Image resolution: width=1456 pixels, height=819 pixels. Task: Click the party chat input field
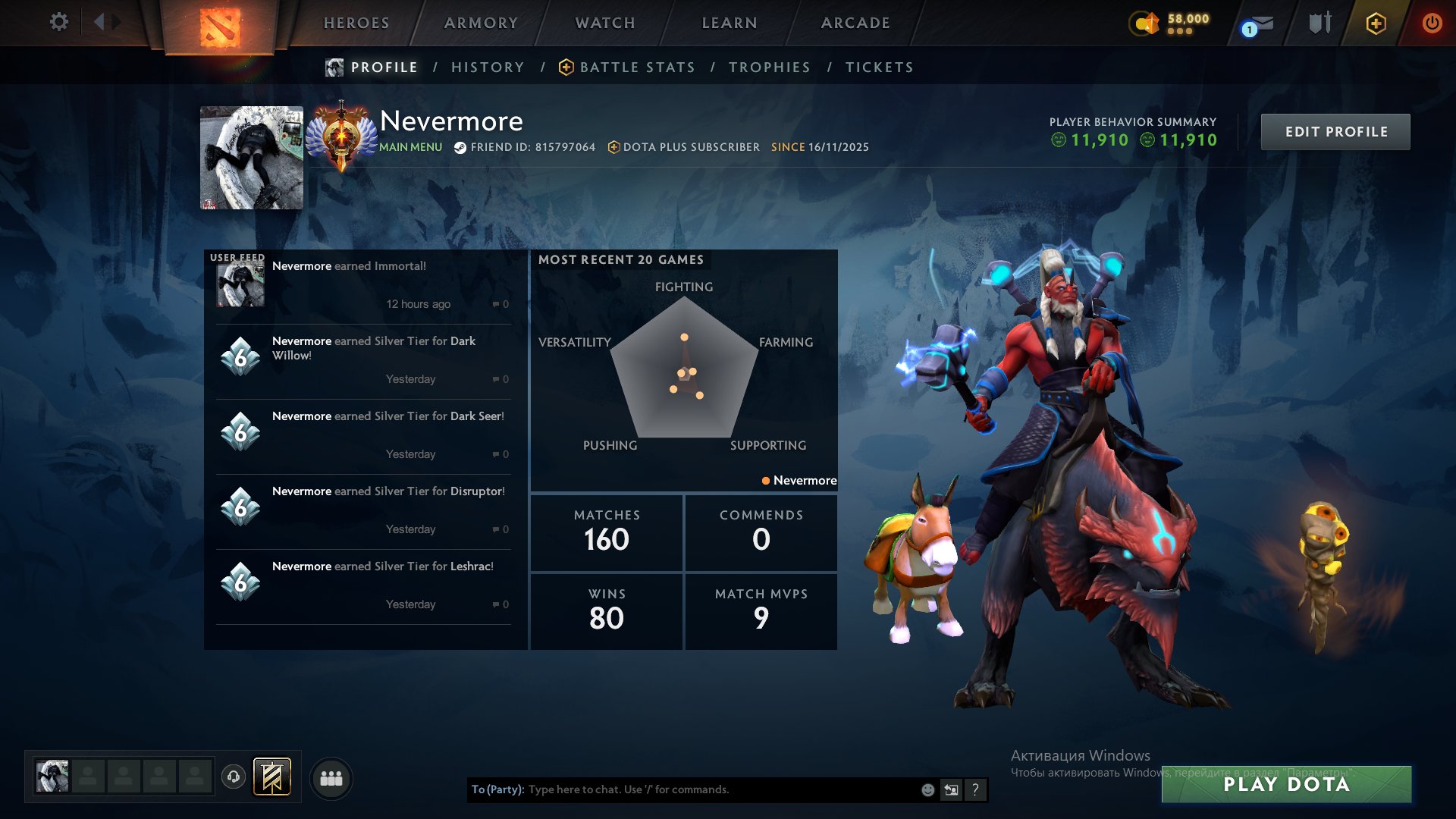click(682, 789)
